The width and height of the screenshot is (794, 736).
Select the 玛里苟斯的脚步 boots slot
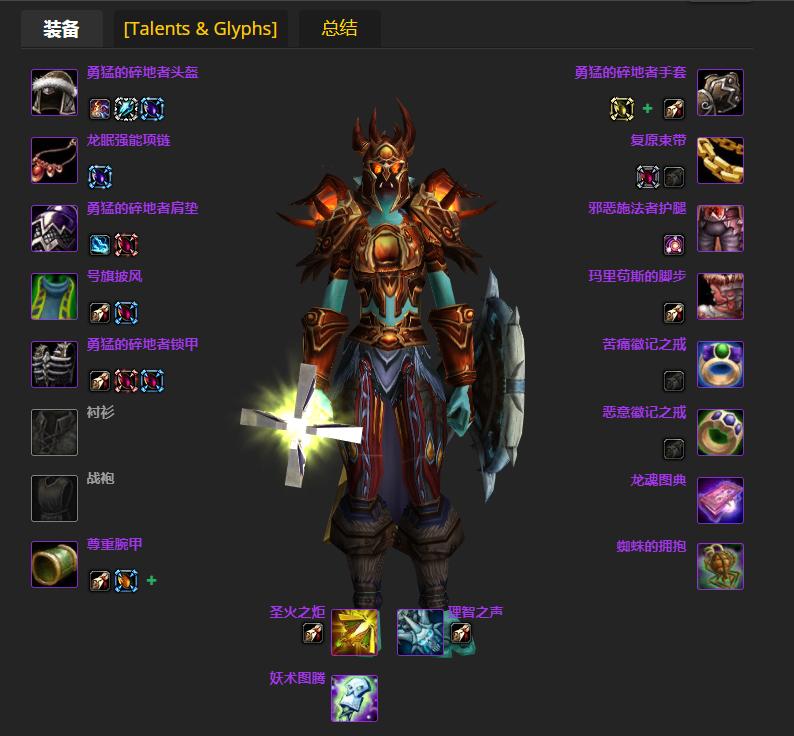click(720, 296)
